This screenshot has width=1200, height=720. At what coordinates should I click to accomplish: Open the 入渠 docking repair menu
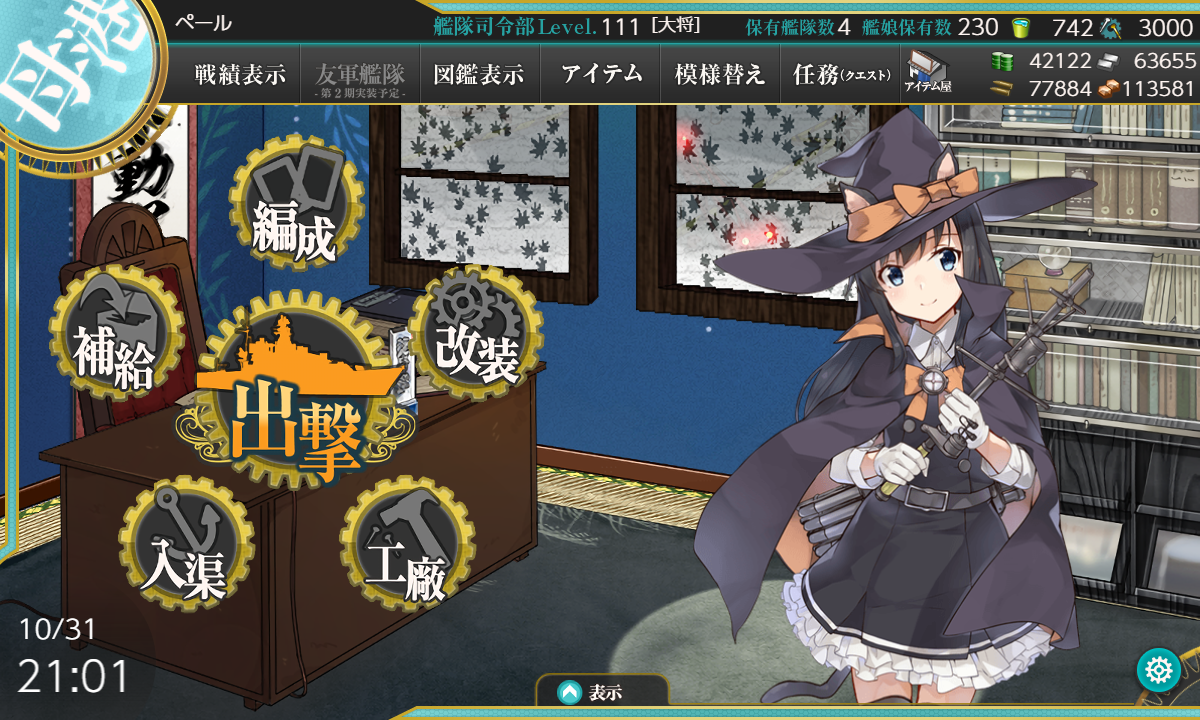tap(184, 544)
